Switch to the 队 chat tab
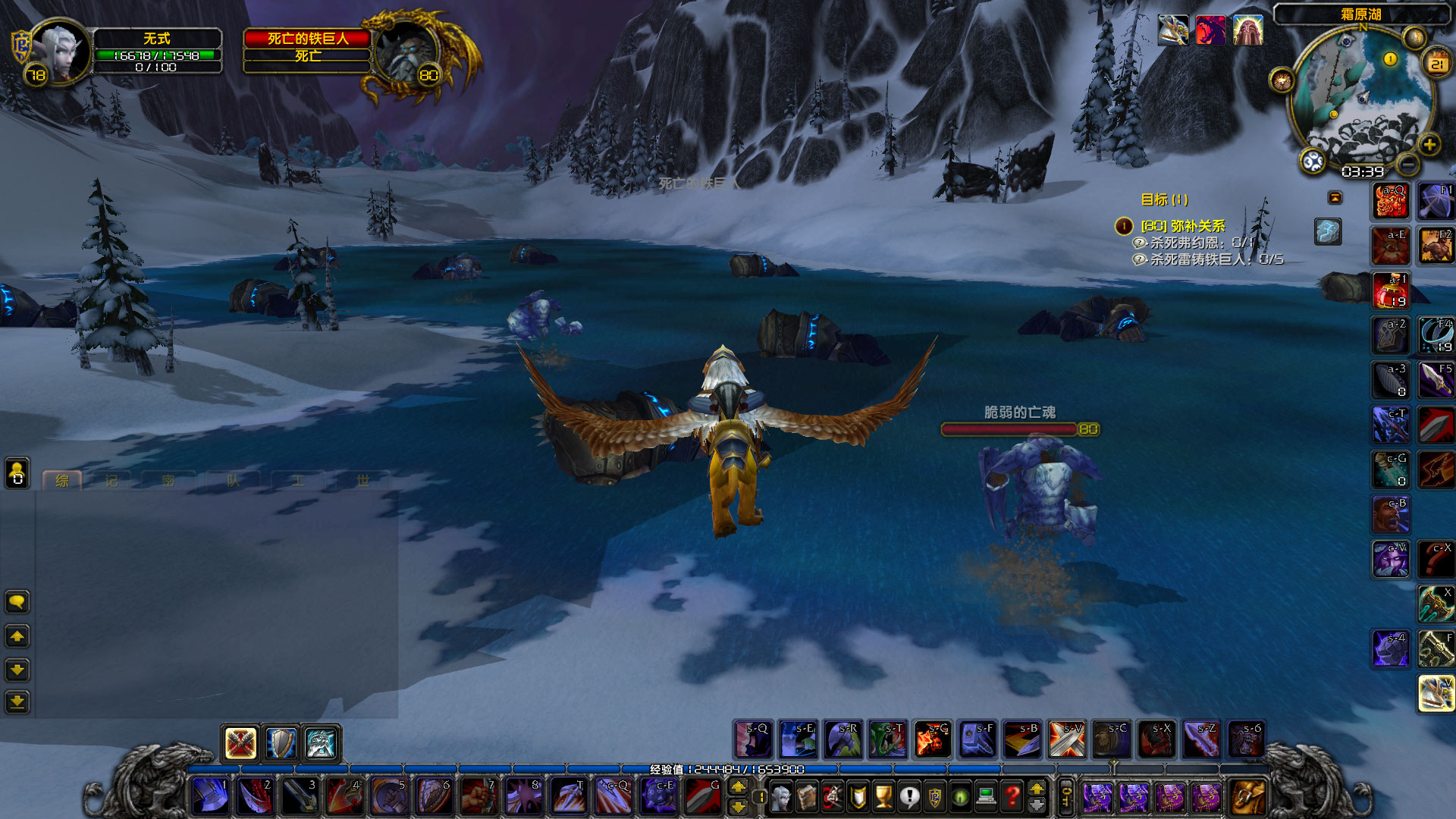1456x819 pixels. 234,480
